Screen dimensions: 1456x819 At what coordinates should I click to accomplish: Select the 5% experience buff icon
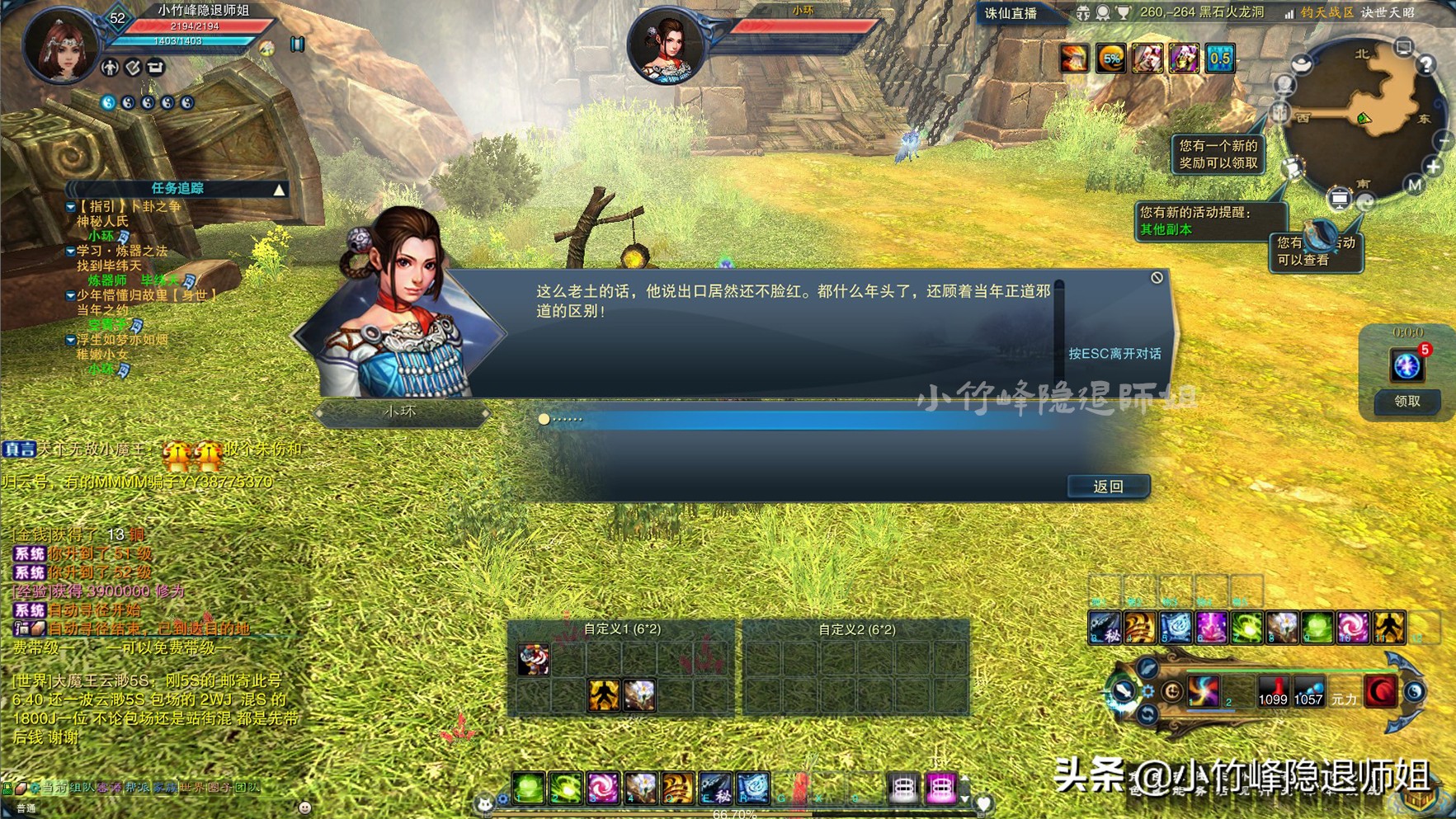[1111, 58]
